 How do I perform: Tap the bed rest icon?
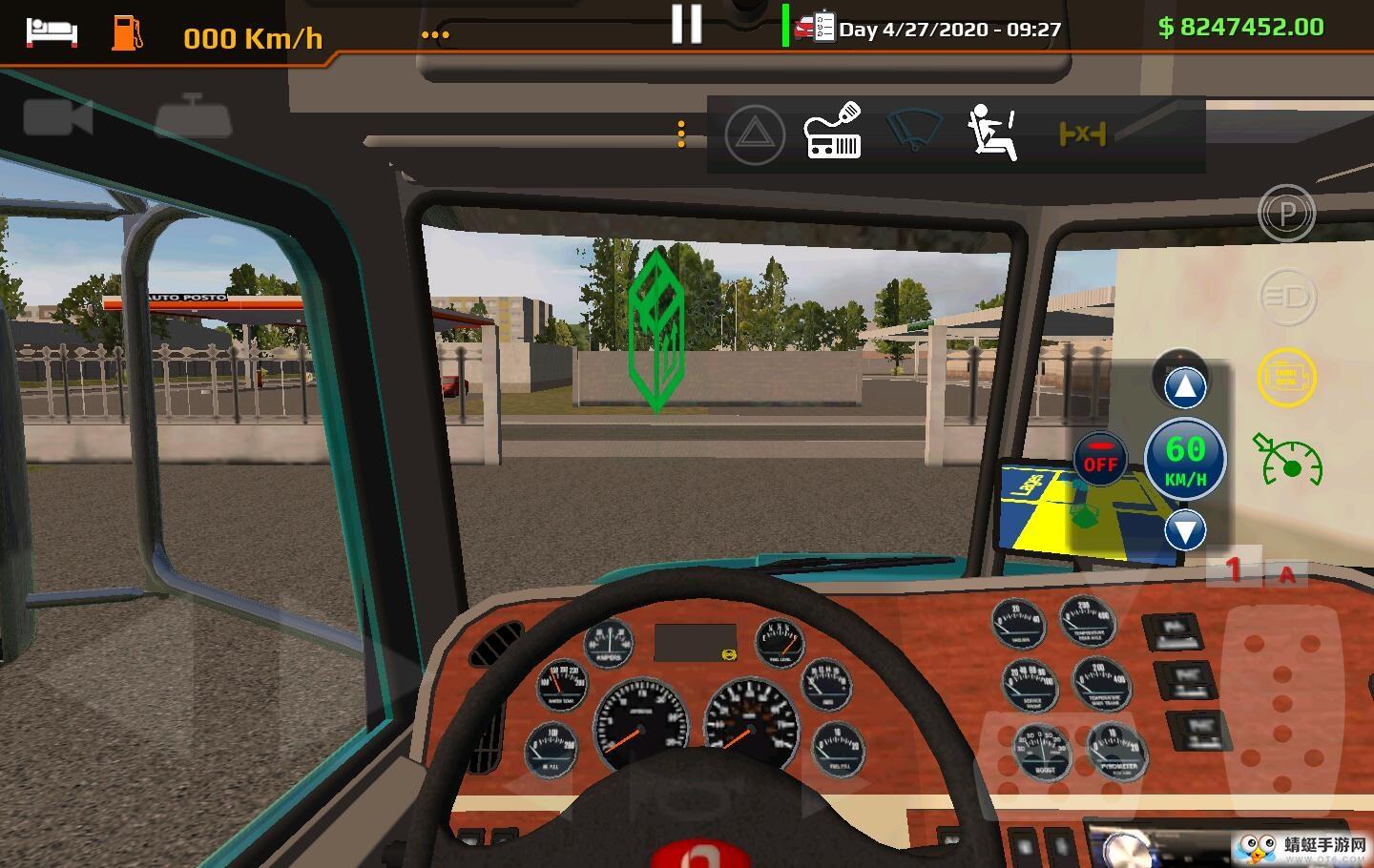tap(52, 31)
